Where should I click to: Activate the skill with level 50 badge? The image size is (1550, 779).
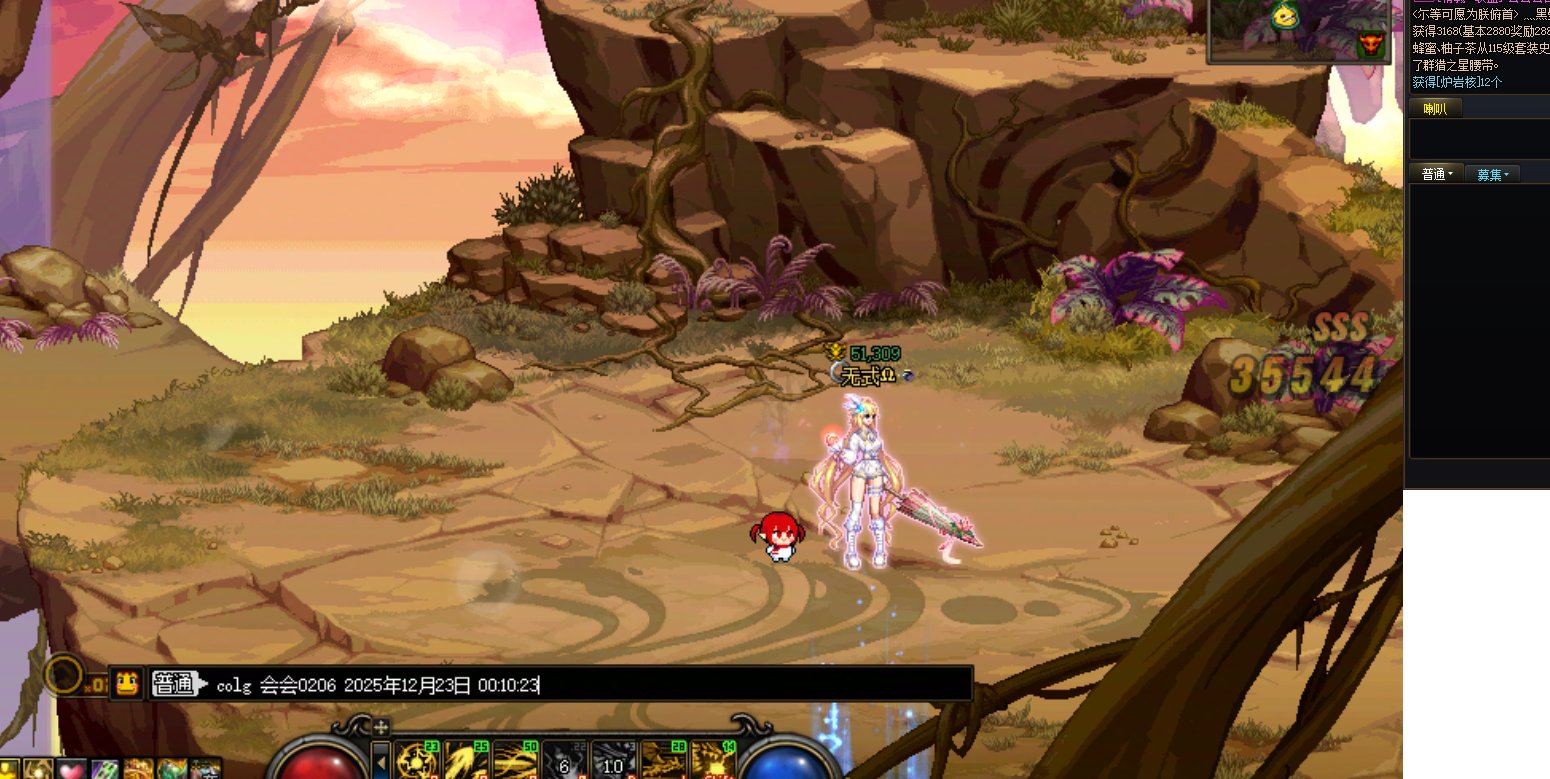tap(514, 762)
